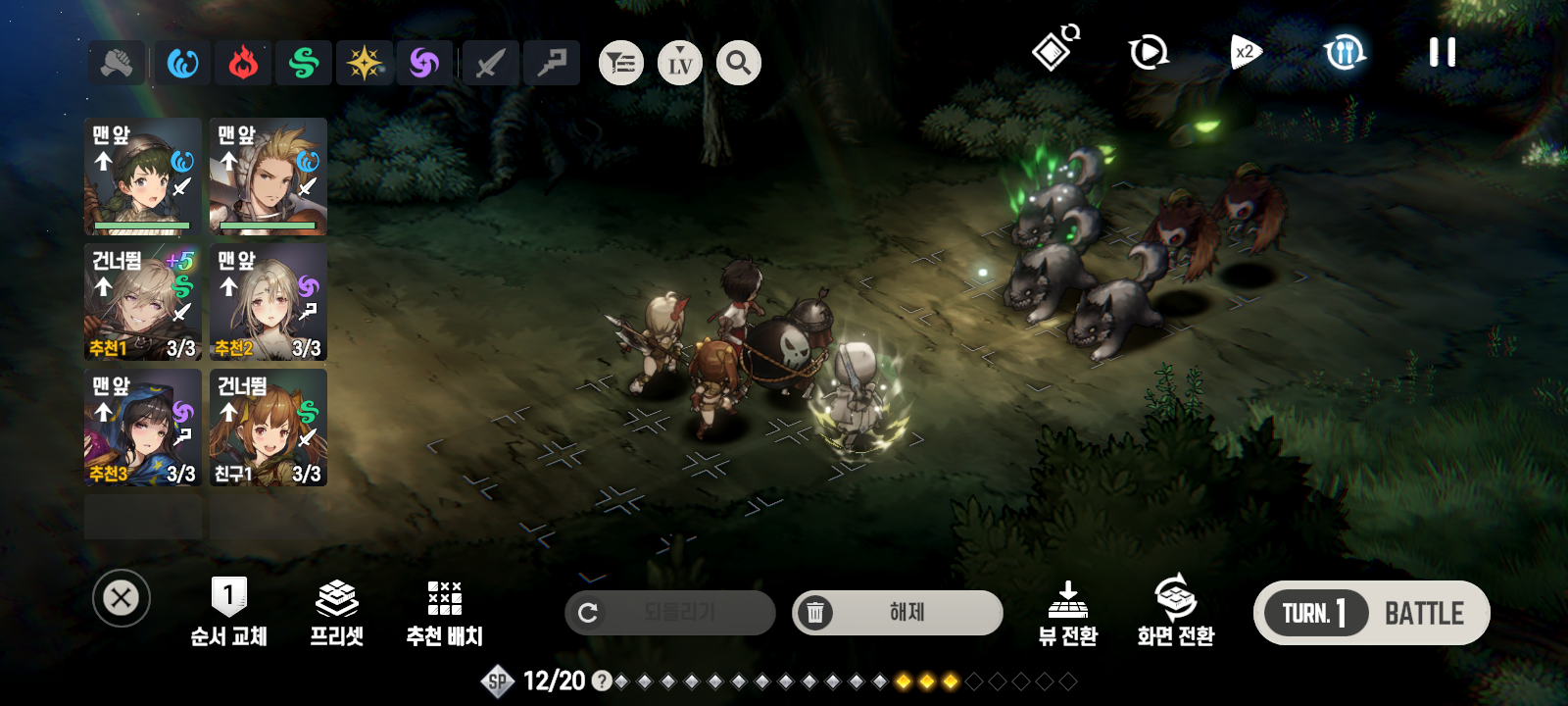Select the purple dark element filter icon
The height and width of the screenshot is (706, 1568).
tap(425, 62)
